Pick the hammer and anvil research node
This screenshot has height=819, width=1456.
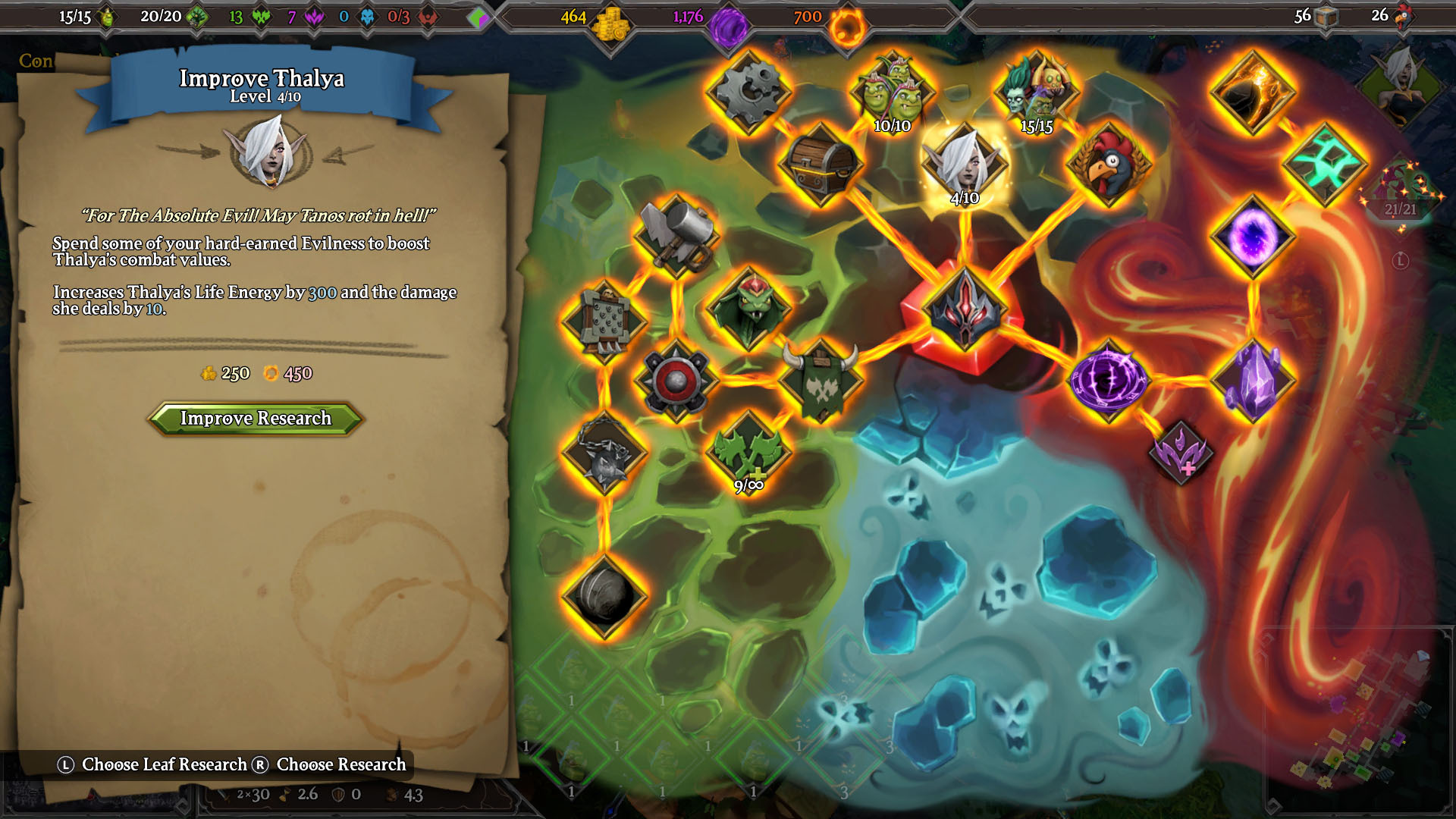coord(676,237)
